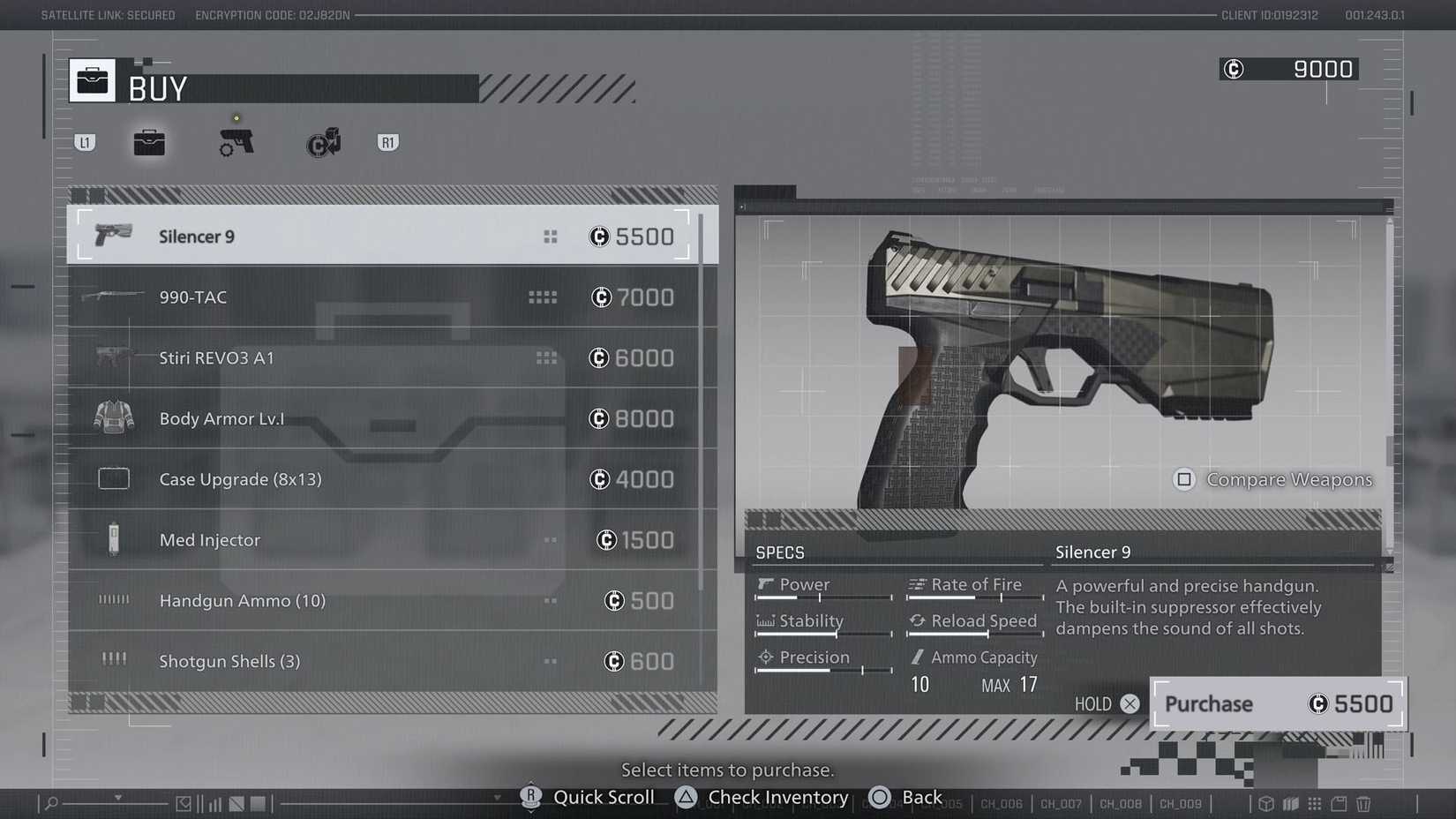Open the Weapons category (pistol icon)
Image resolution: width=1456 pixels, height=819 pixels.
[235, 141]
